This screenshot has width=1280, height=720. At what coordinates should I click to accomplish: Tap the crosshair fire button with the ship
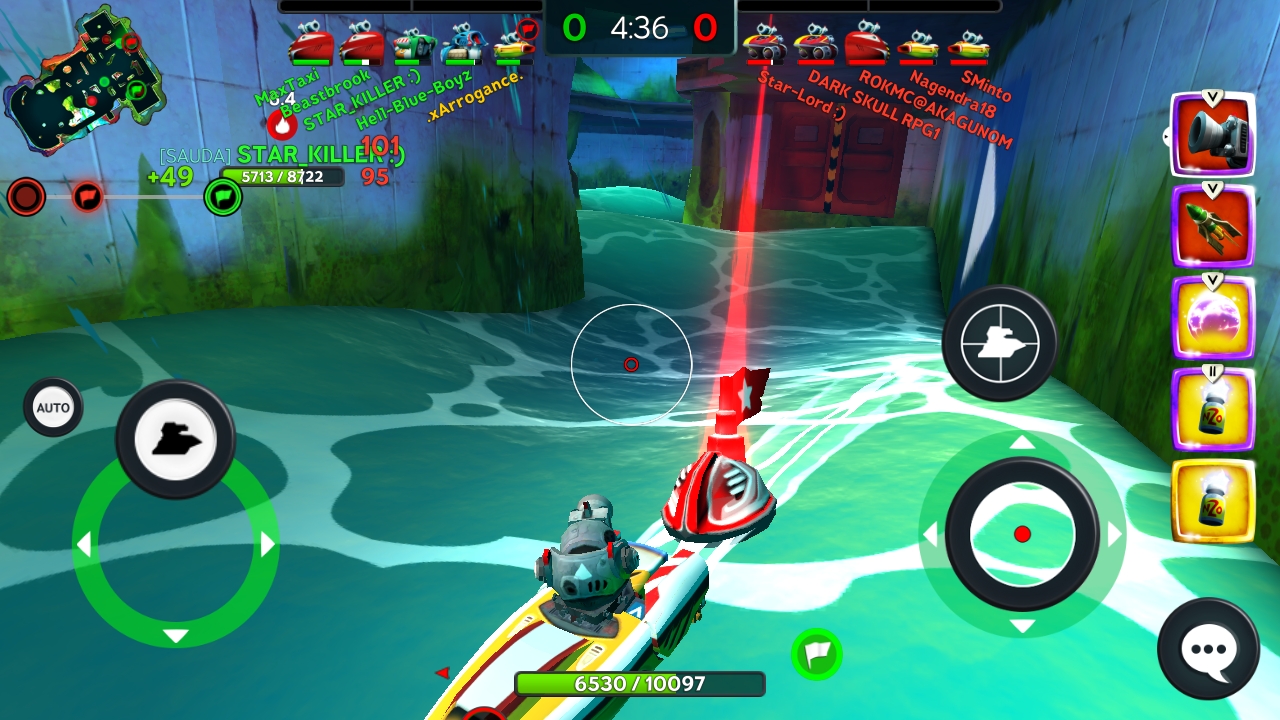point(999,343)
